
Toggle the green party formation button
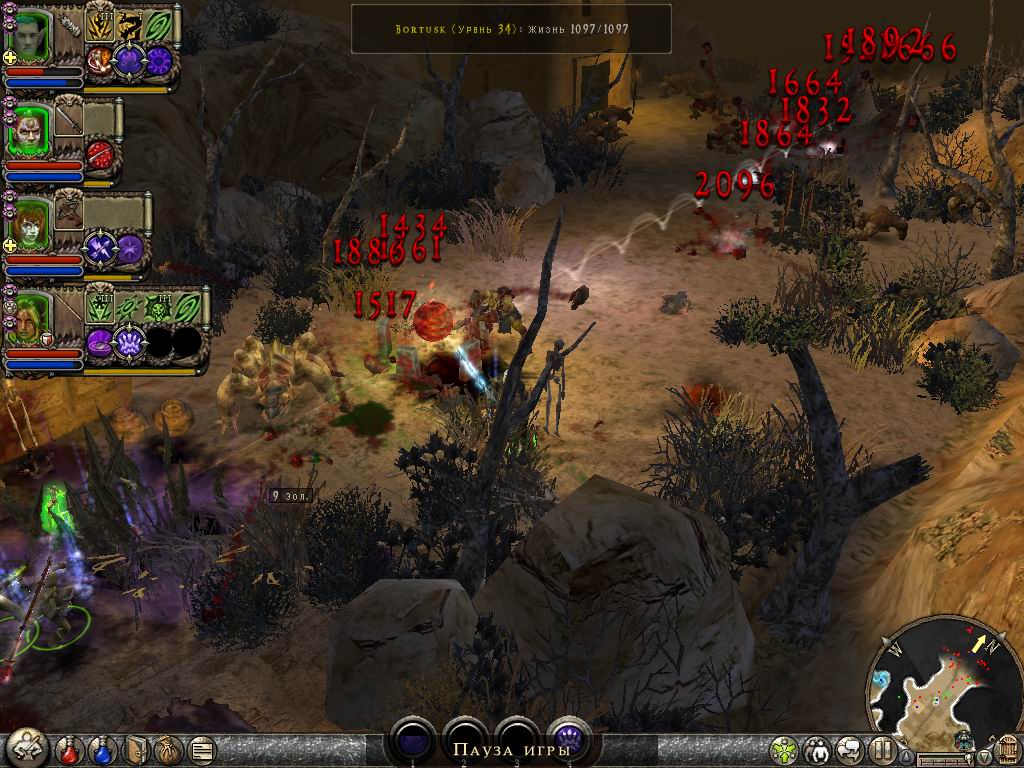[785, 749]
